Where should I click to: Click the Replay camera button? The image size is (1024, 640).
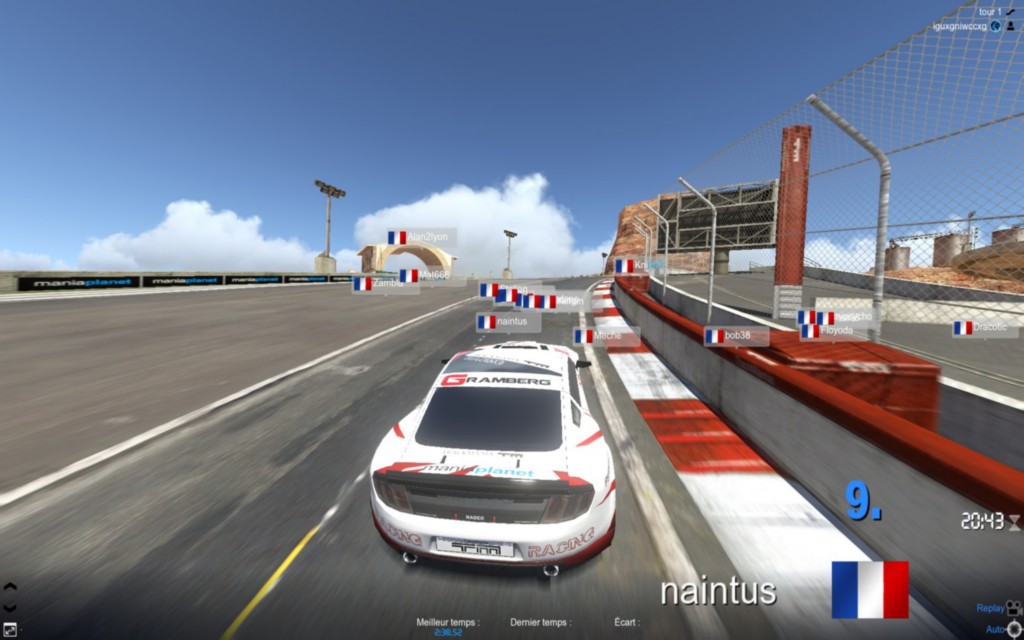click(1013, 607)
